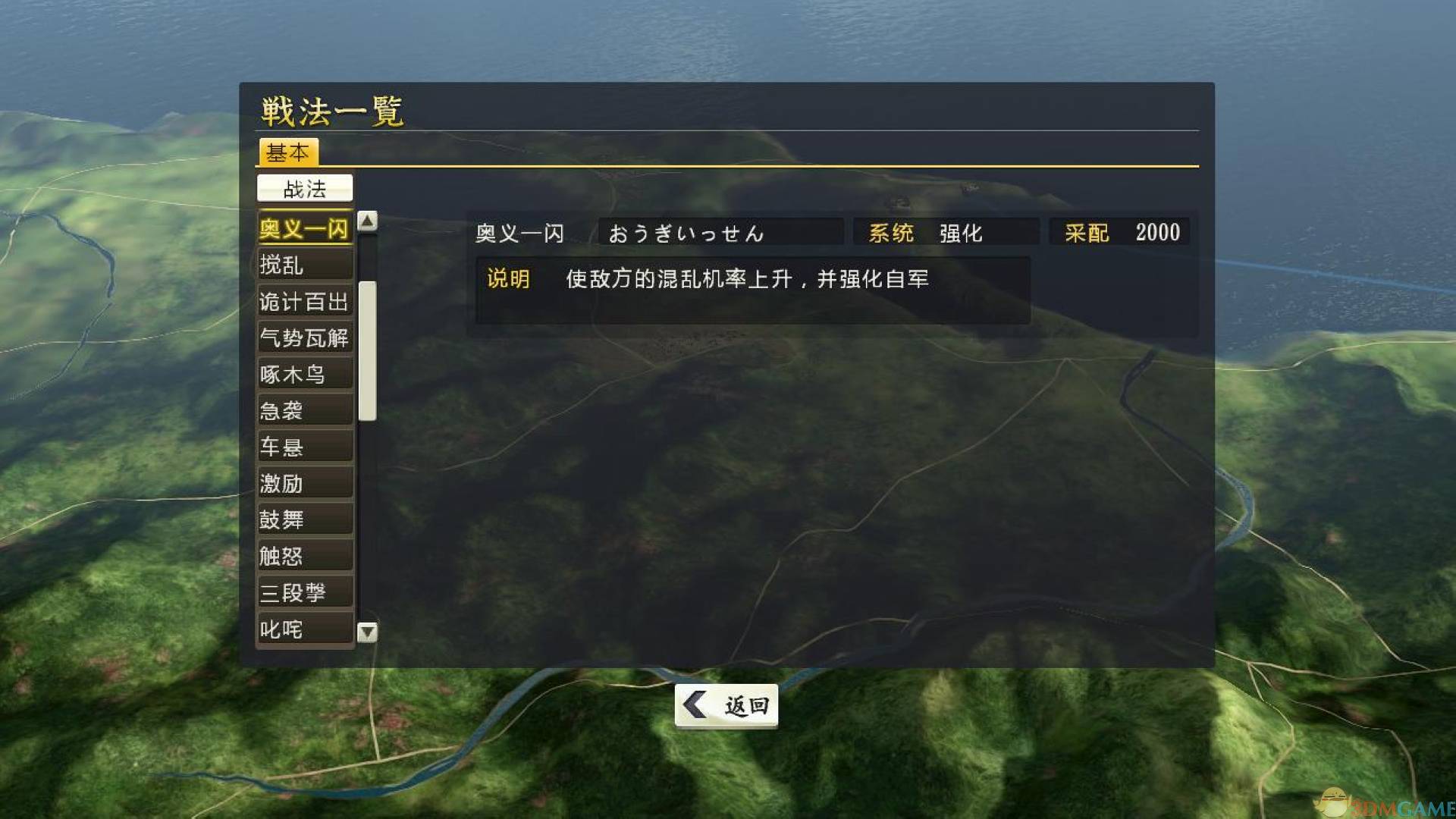The image size is (1456, 819).
Task: Switch to the 基本 tab
Action: (x=289, y=153)
